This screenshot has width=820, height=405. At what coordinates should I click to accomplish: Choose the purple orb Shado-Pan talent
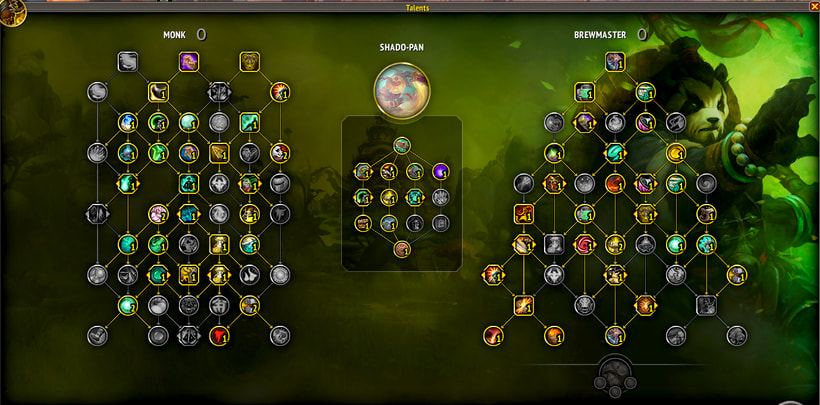pyautogui.click(x=440, y=171)
